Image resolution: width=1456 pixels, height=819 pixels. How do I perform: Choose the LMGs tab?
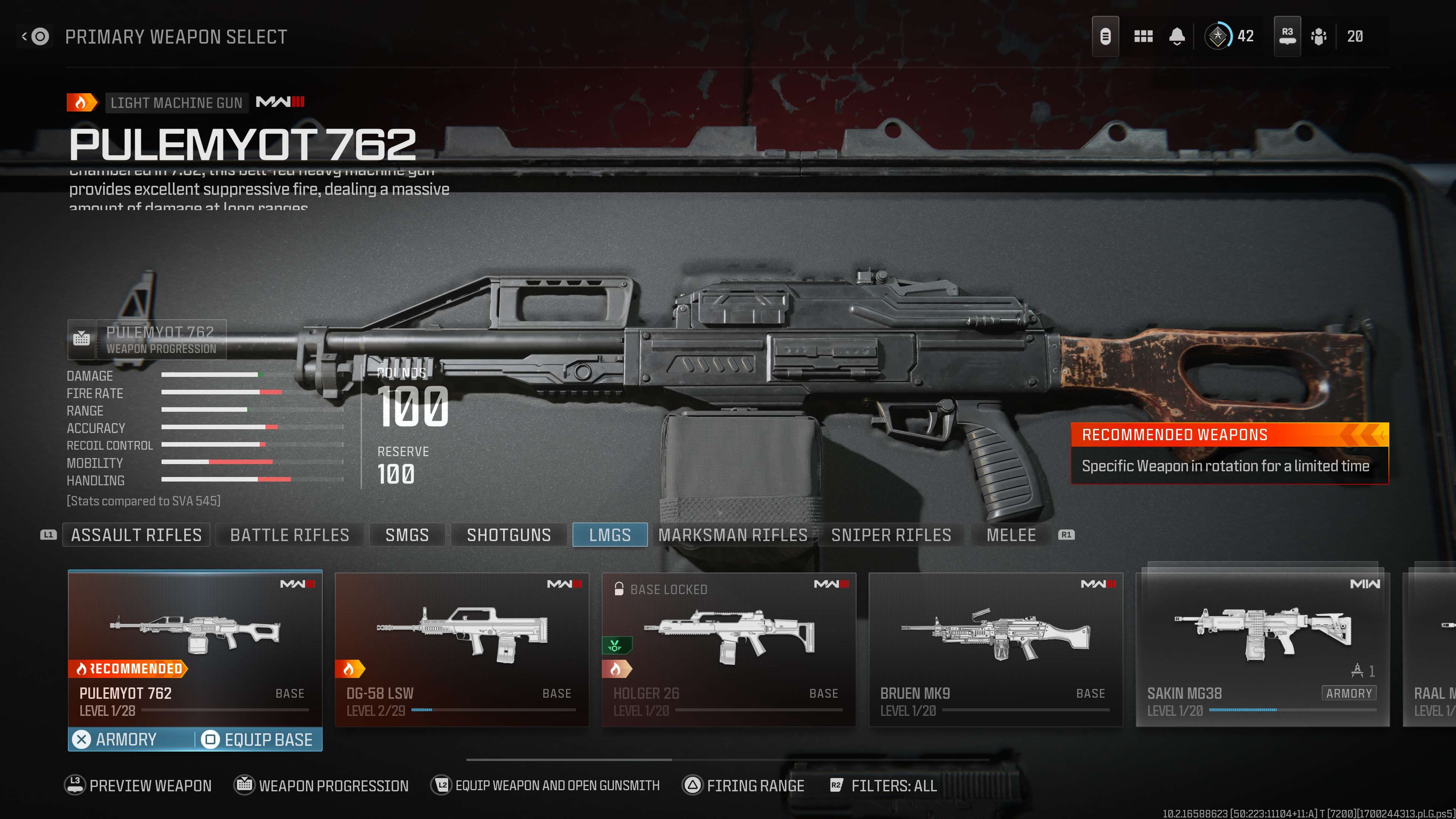(x=610, y=535)
